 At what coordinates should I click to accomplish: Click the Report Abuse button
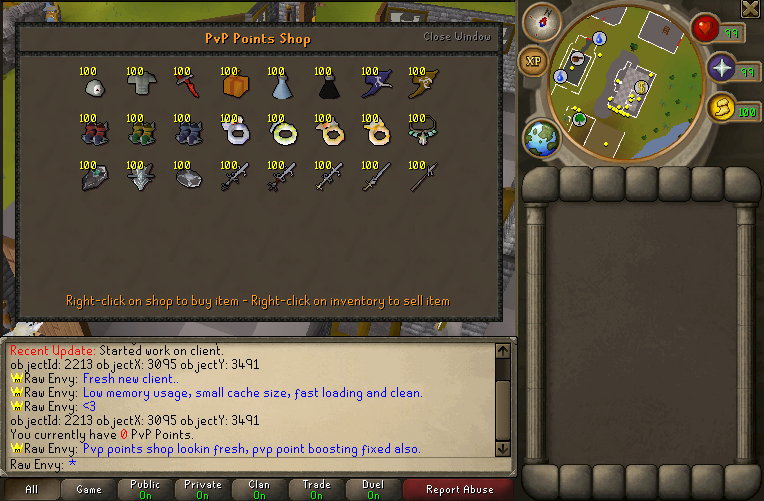459,490
